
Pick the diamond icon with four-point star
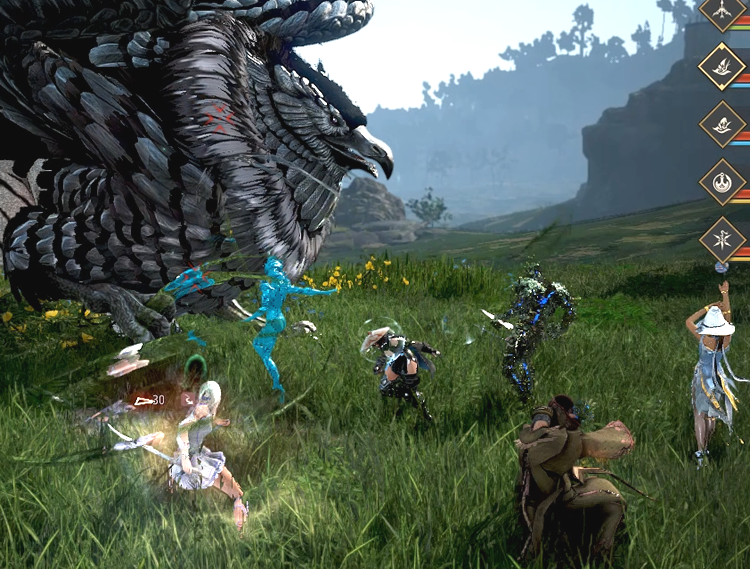click(x=723, y=240)
